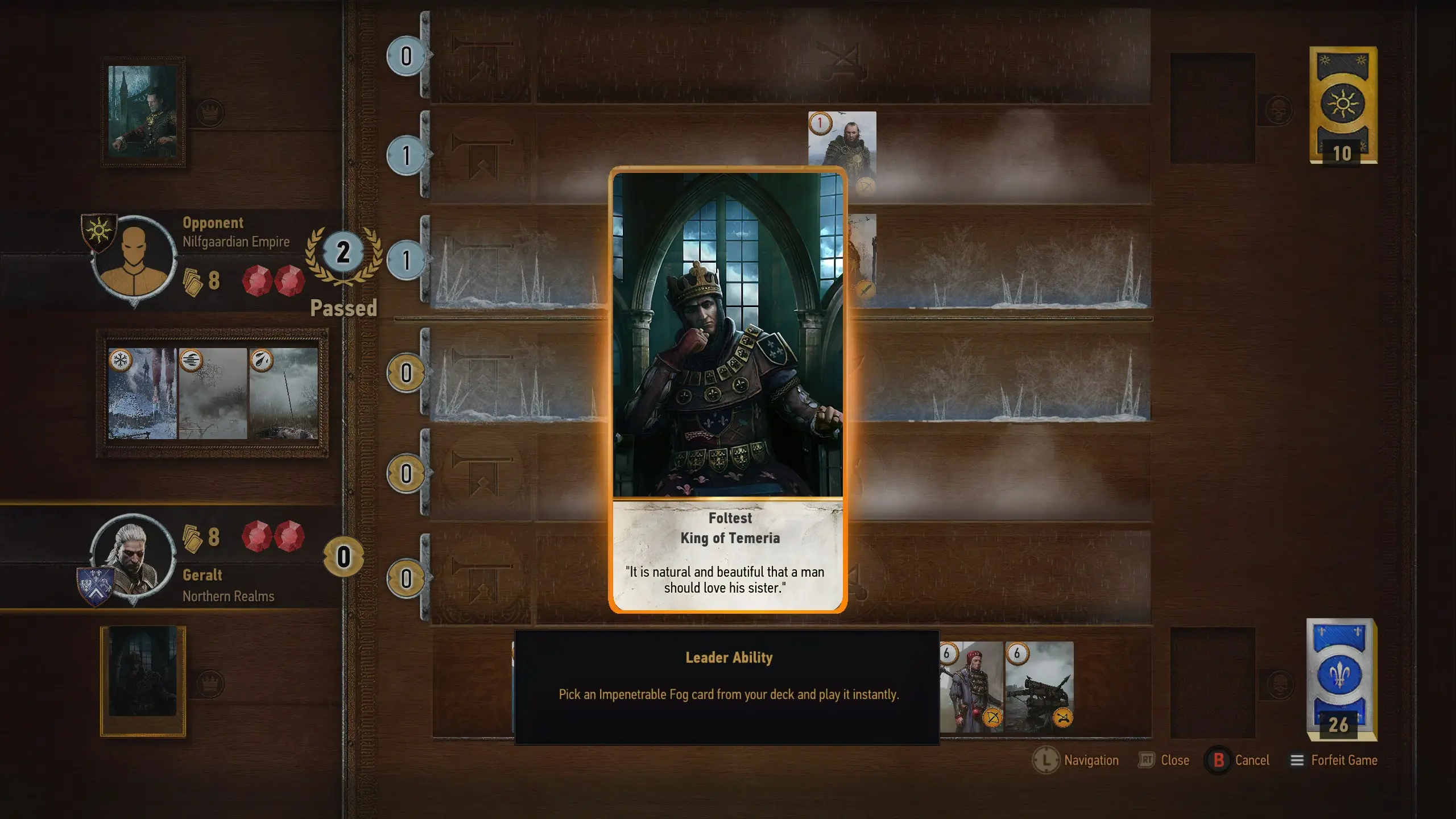This screenshot has width=1456, height=819.
Task: Cancel the leader ability selection
Action: pos(1238,760)
